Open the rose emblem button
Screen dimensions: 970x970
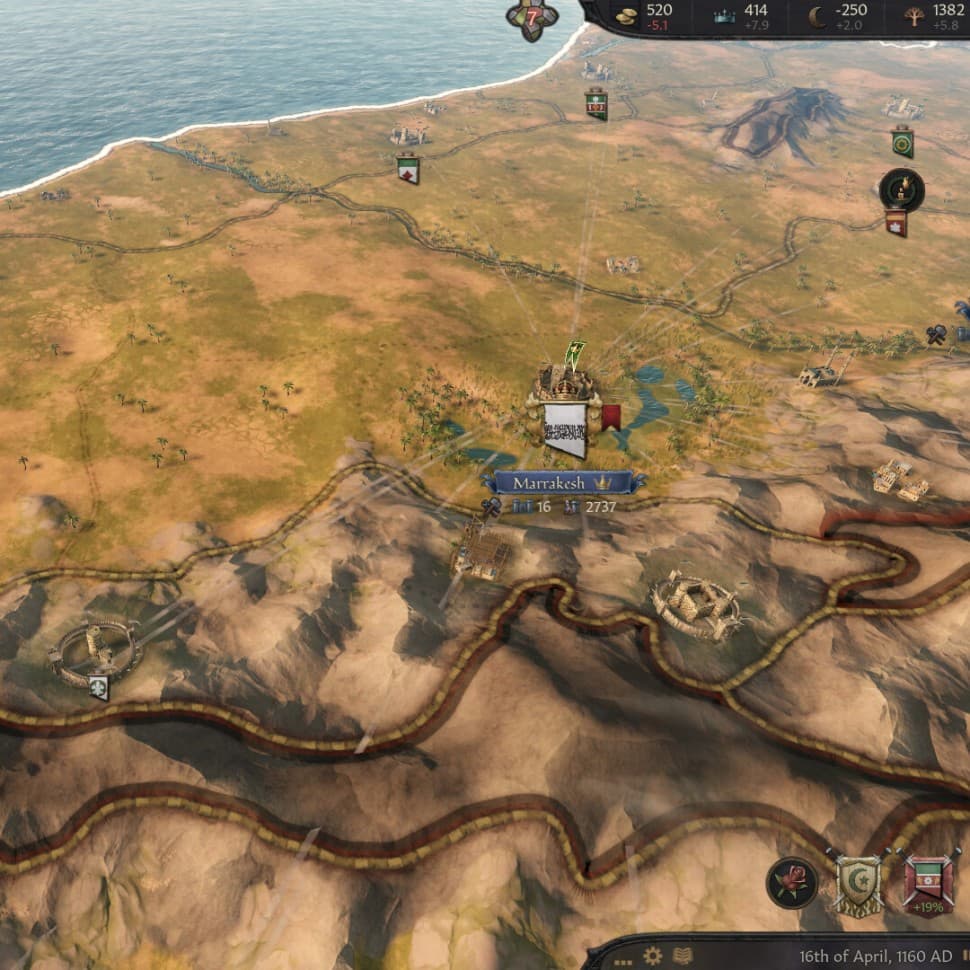[791, 883]
